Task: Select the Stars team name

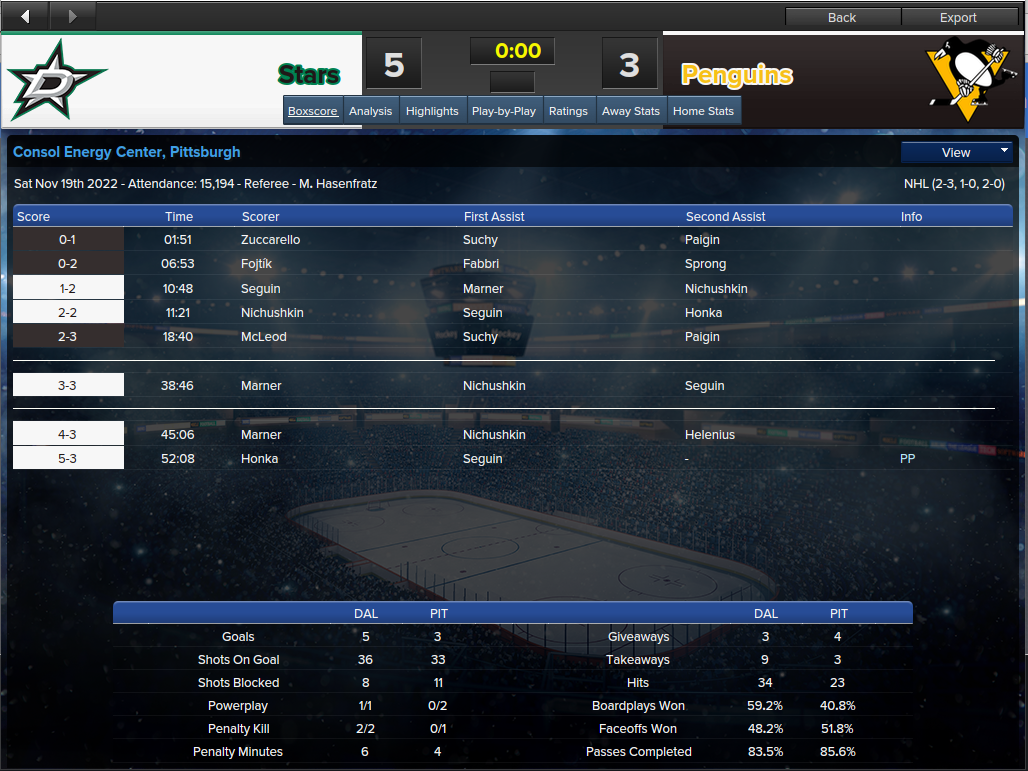Action: click(x=308, y=75)
